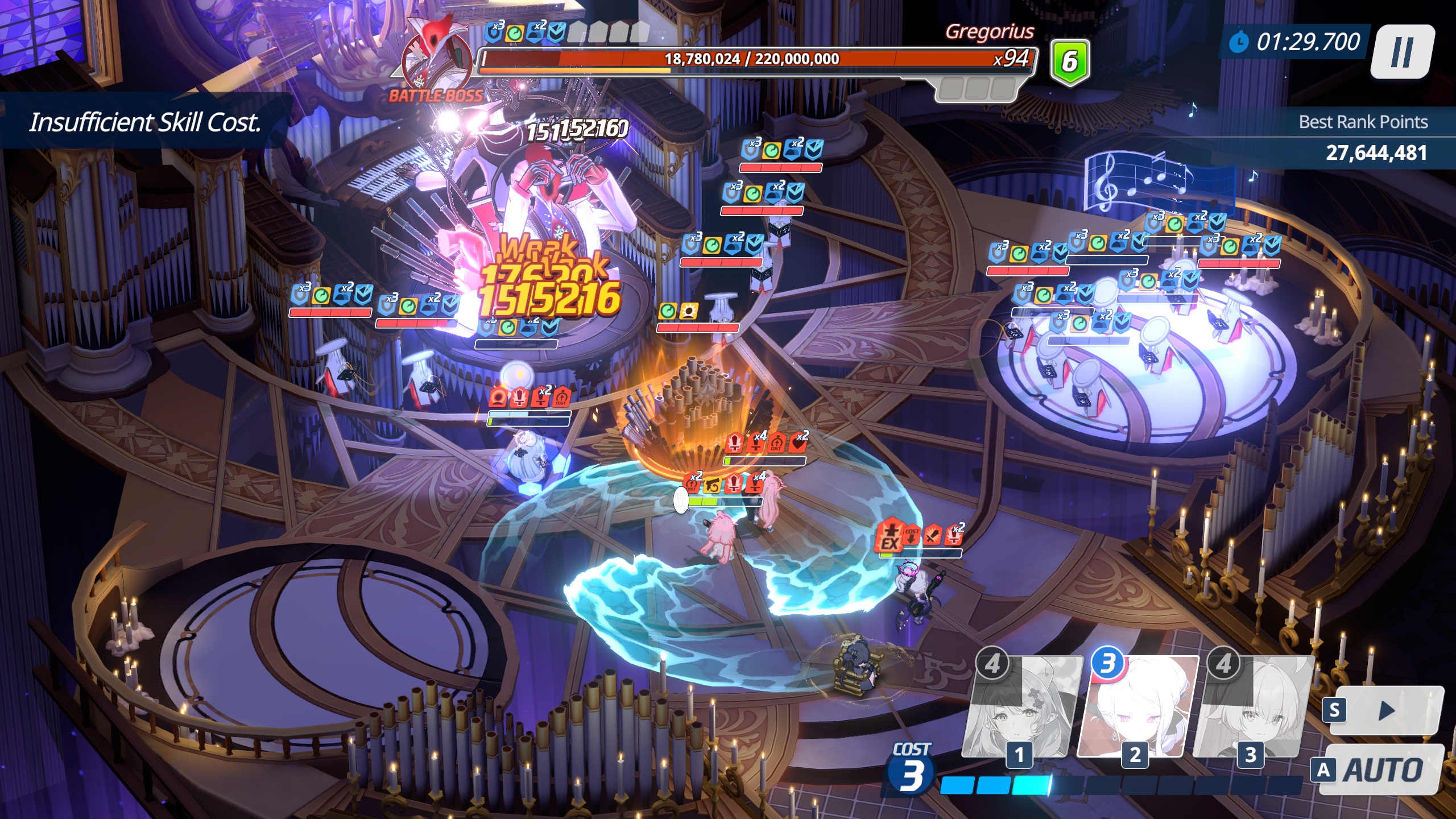
Task: Change battle speed with the play arrow button
Action: pos(1385,710)
